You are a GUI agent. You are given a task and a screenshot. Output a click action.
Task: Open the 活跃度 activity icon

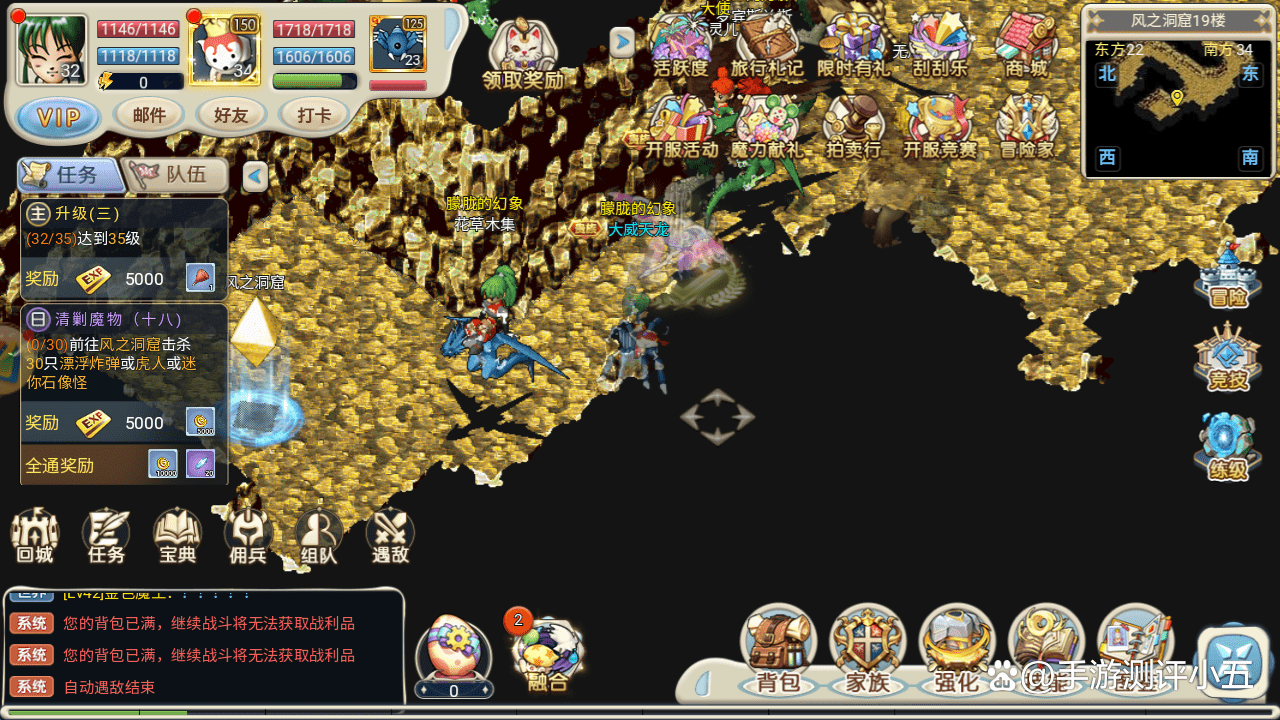click(680, 45)
